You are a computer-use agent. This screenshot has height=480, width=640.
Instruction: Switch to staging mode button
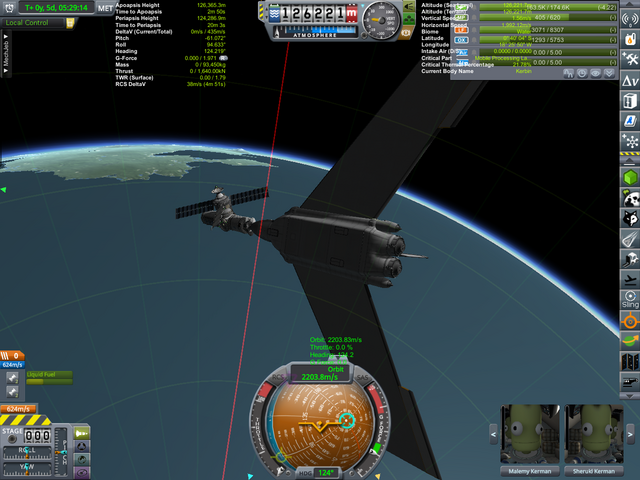80,431
